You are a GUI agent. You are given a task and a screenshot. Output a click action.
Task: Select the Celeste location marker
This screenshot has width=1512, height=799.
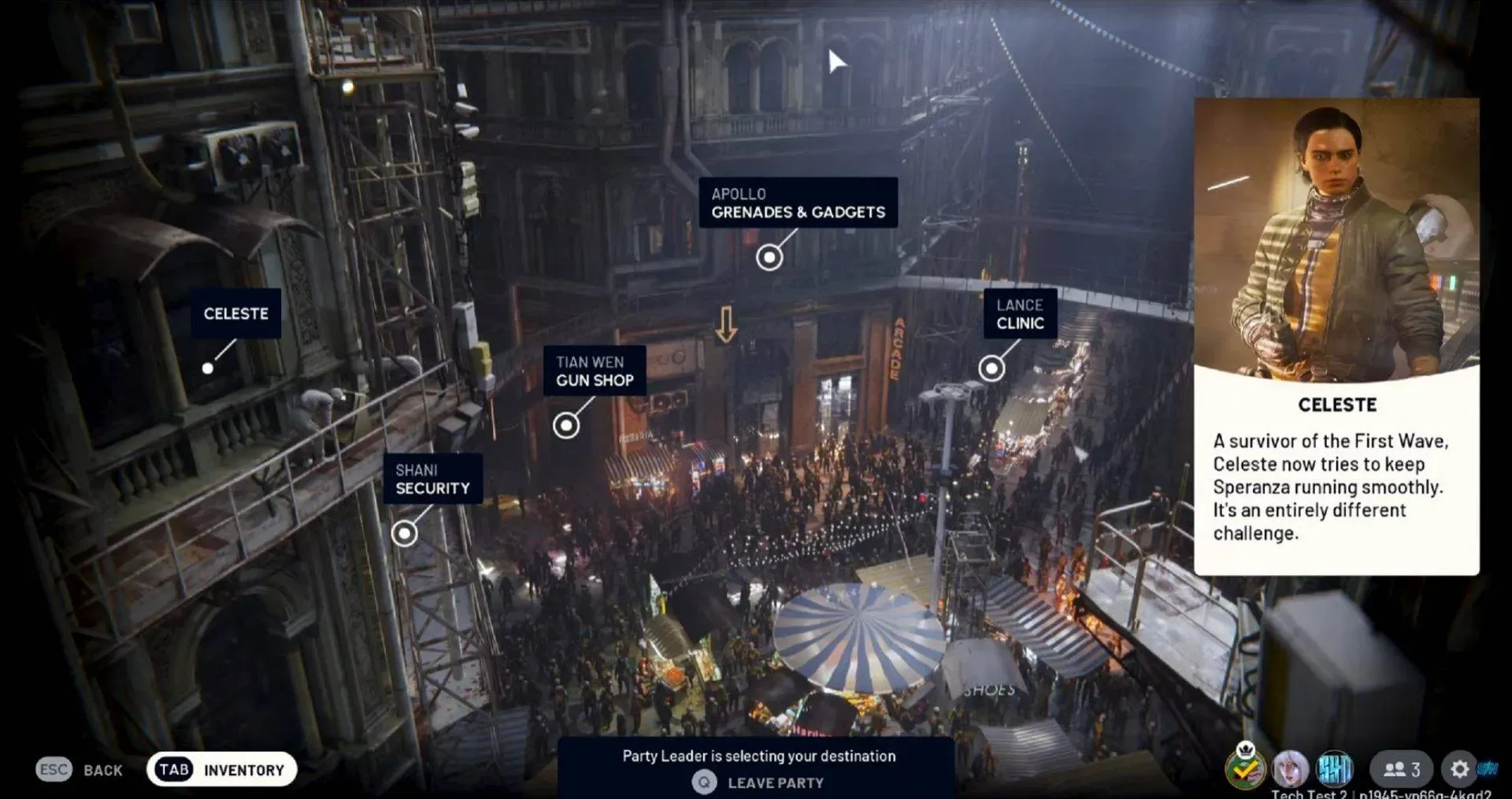tap(208, 368)
